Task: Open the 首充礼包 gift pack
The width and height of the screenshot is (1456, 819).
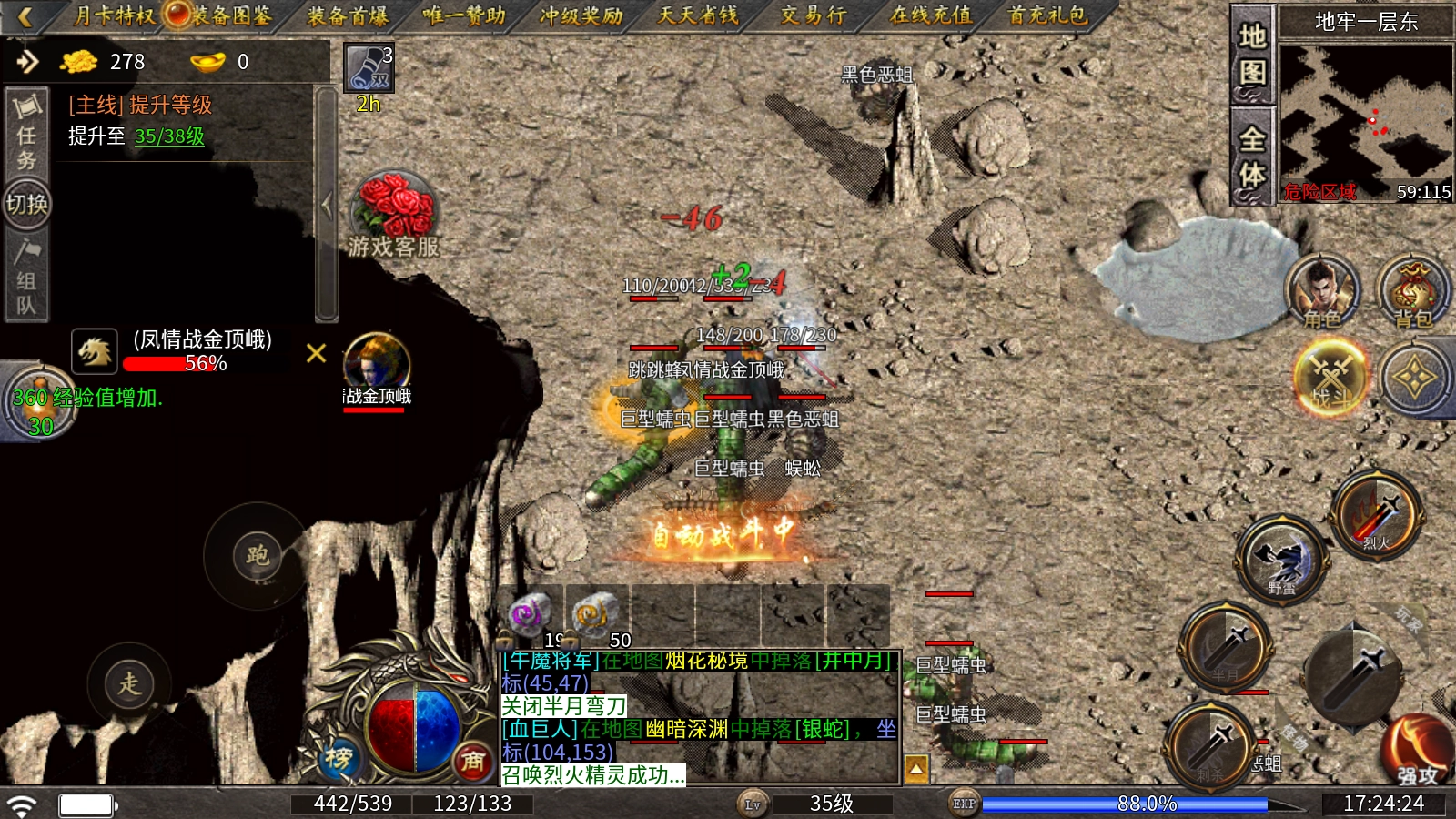Action: [x=1047, y=15]
